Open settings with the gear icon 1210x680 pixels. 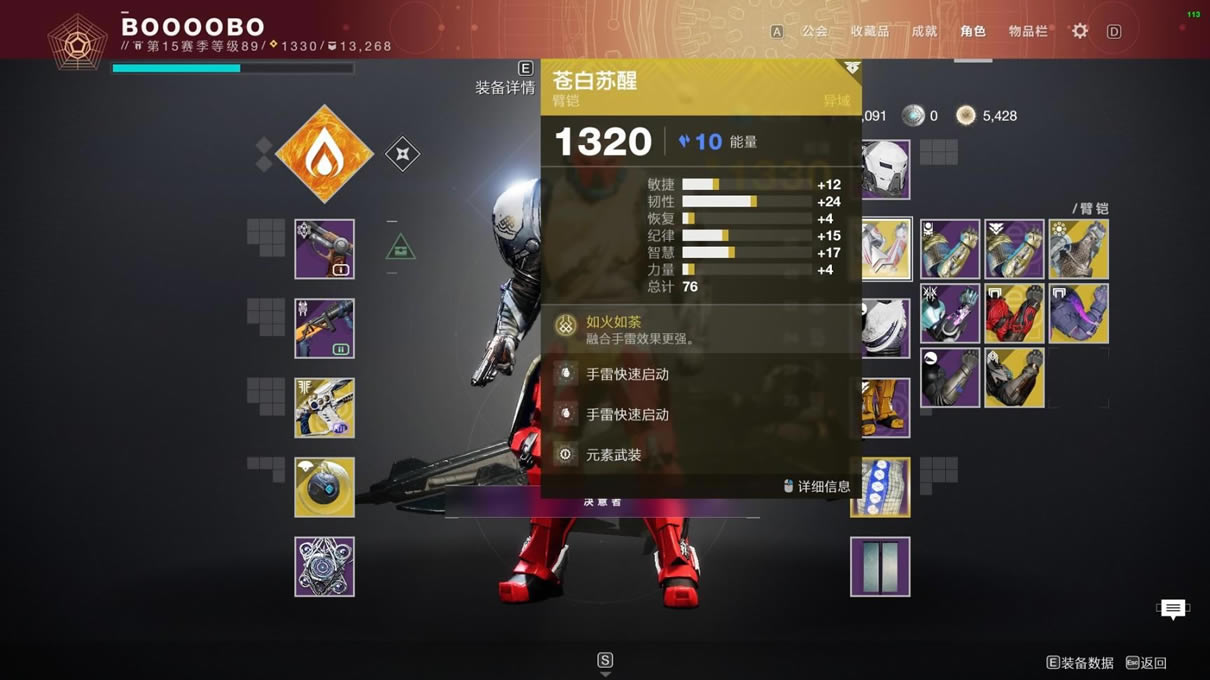tap(1080, 31)
